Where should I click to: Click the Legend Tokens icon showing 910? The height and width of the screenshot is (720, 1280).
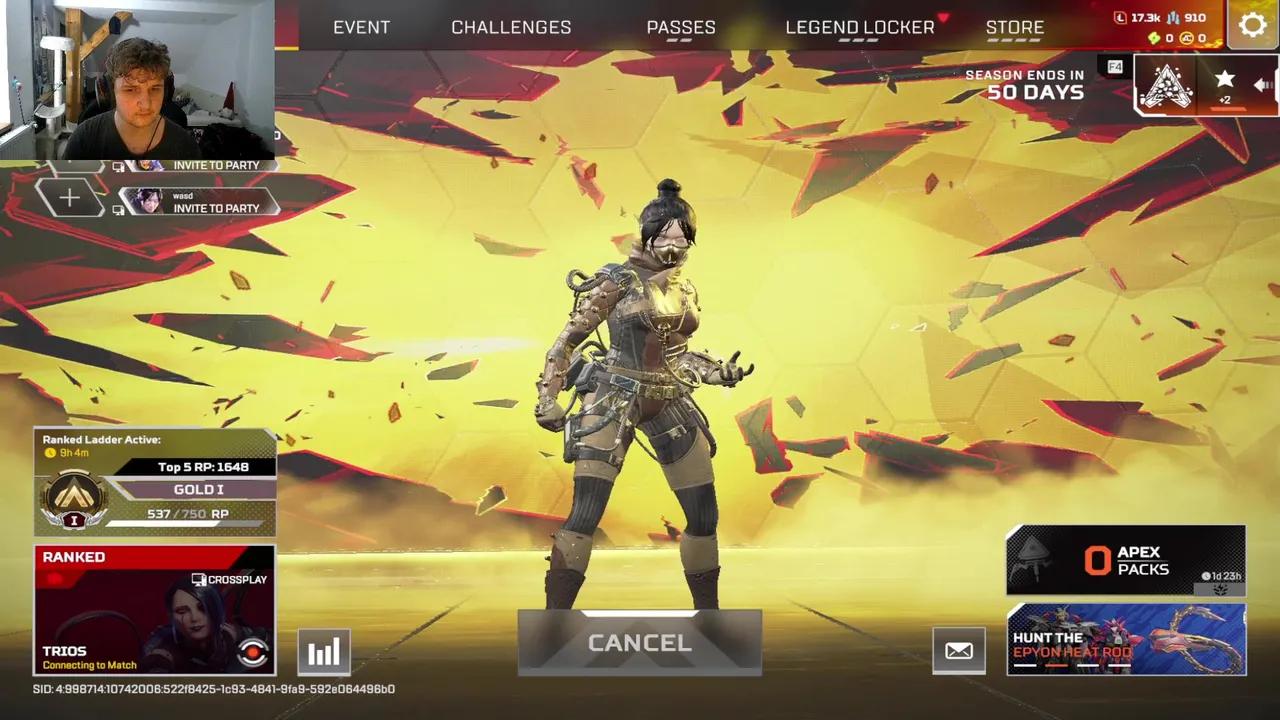1173,18
